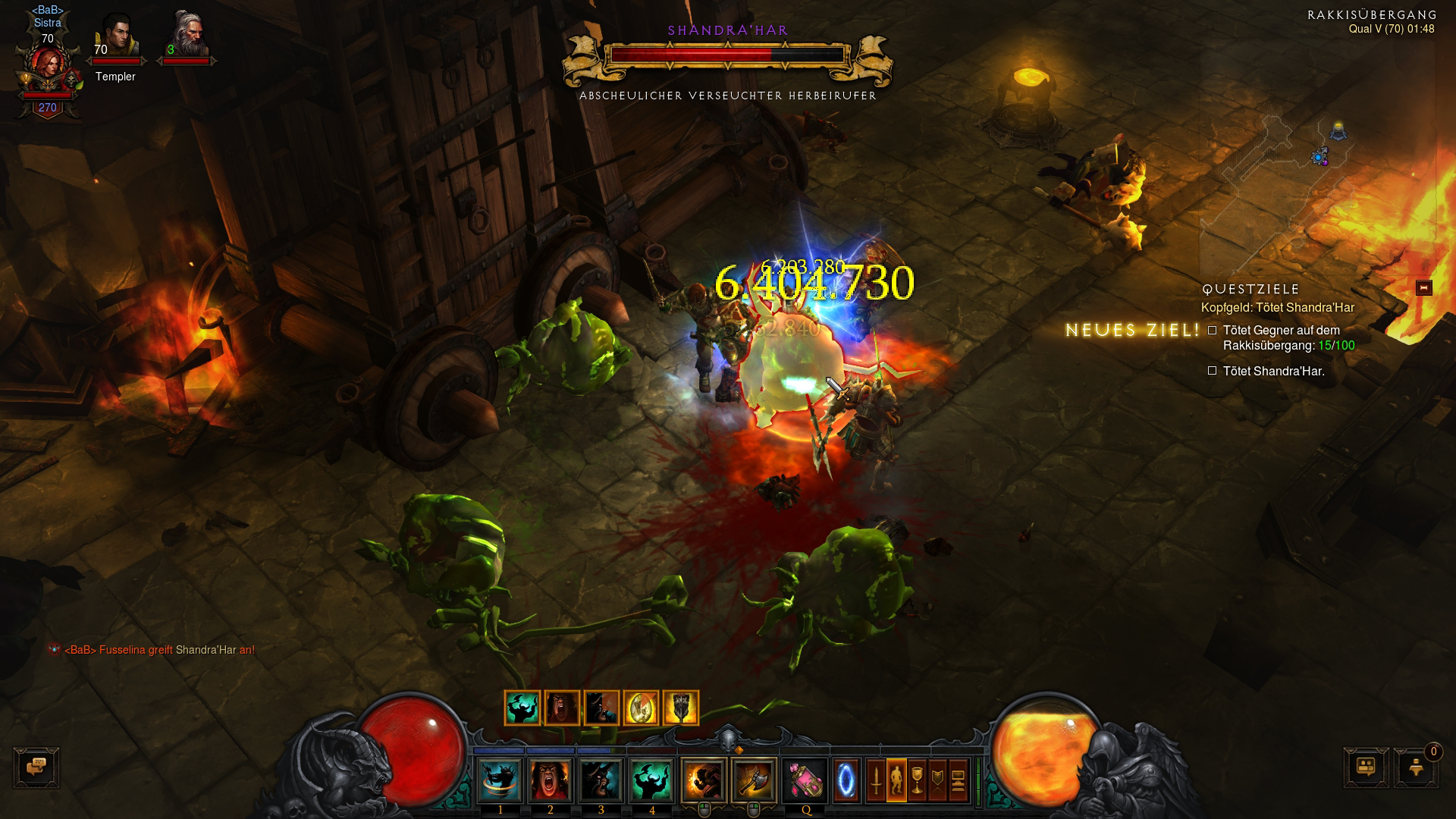Use the screaming face shout skill in slot 2
Screen dimensions: 1456x819
(x=551, y=780)
